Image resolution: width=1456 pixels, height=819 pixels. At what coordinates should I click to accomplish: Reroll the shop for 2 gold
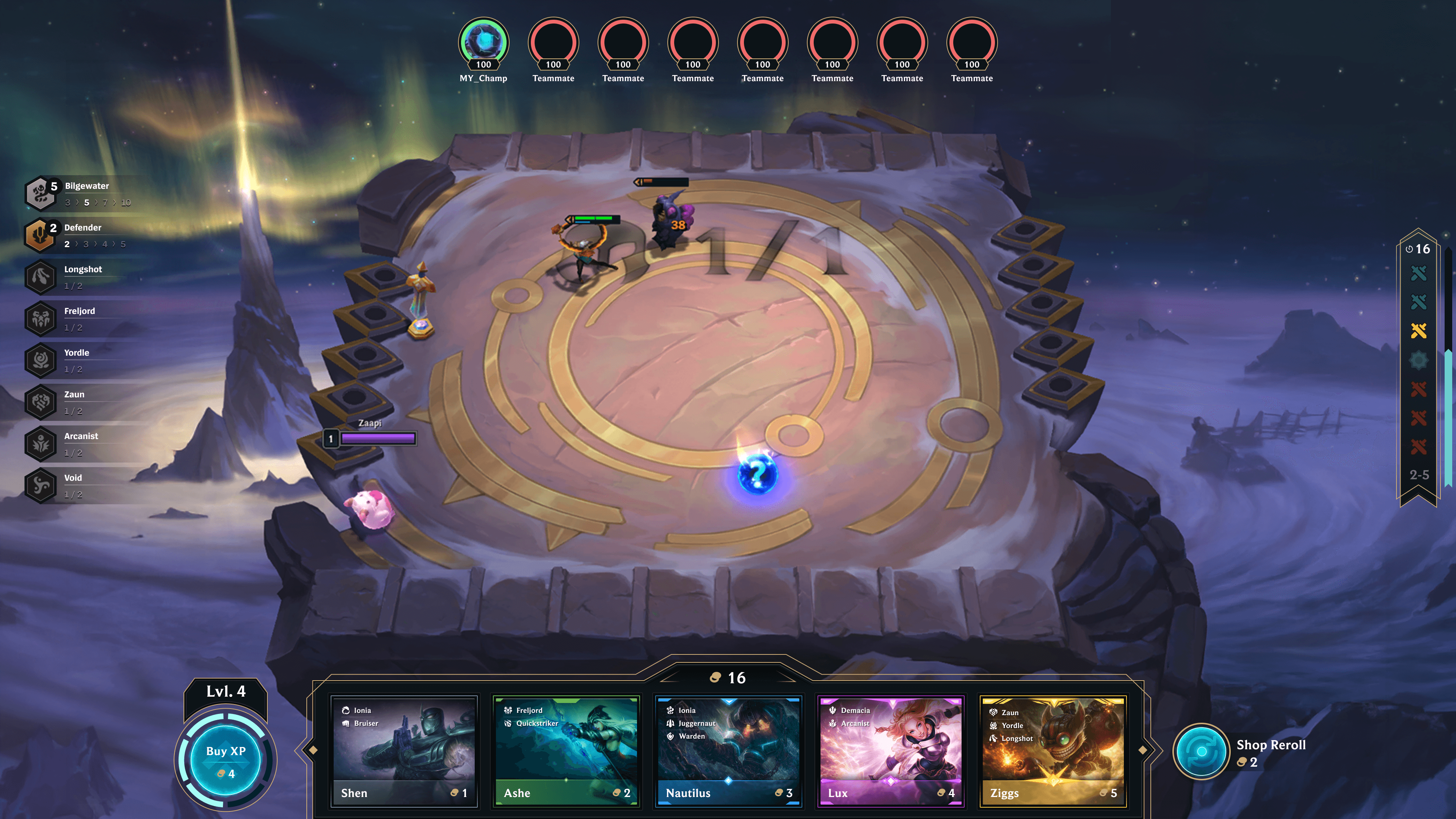1201,752
